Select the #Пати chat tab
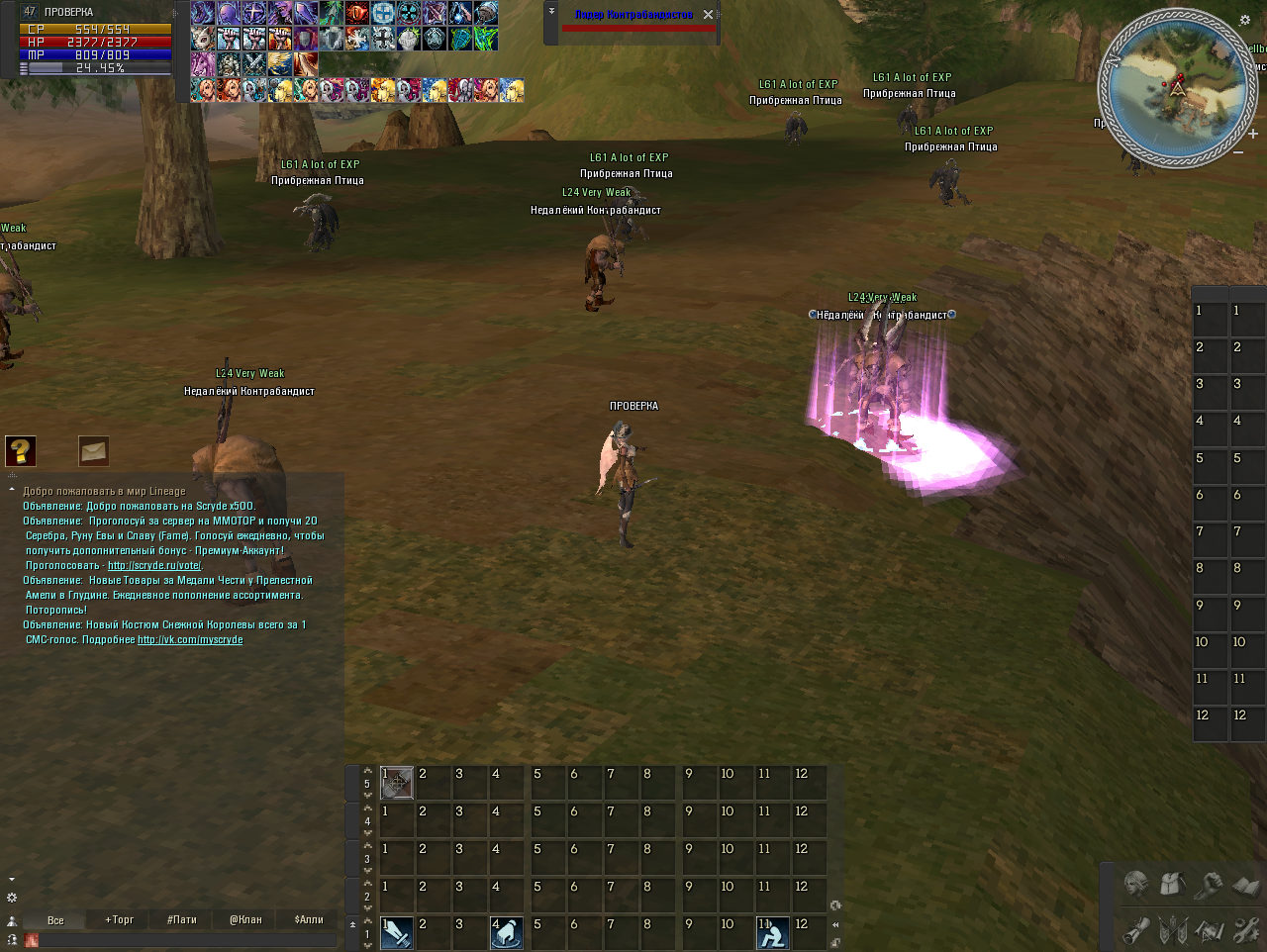Viewport: 1267px width, 952px height. tap(182, 919)
